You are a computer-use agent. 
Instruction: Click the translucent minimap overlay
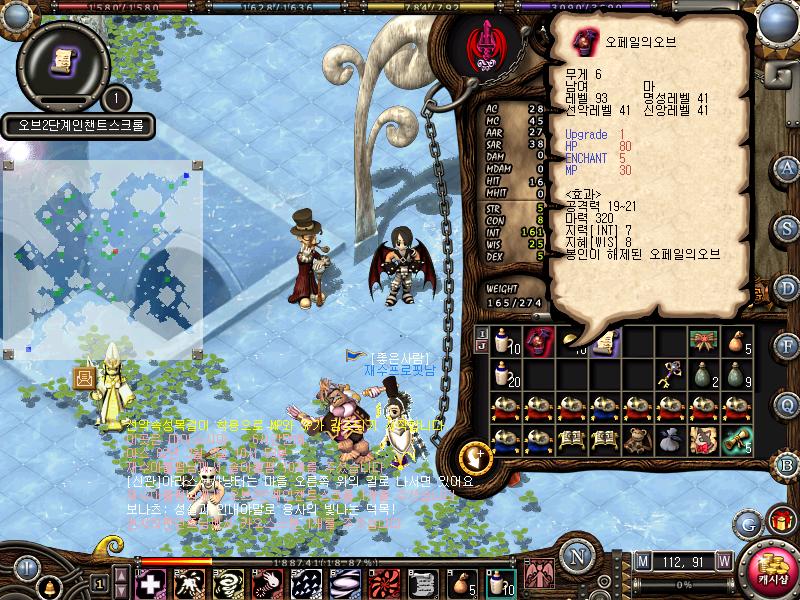tap(104, 259)
